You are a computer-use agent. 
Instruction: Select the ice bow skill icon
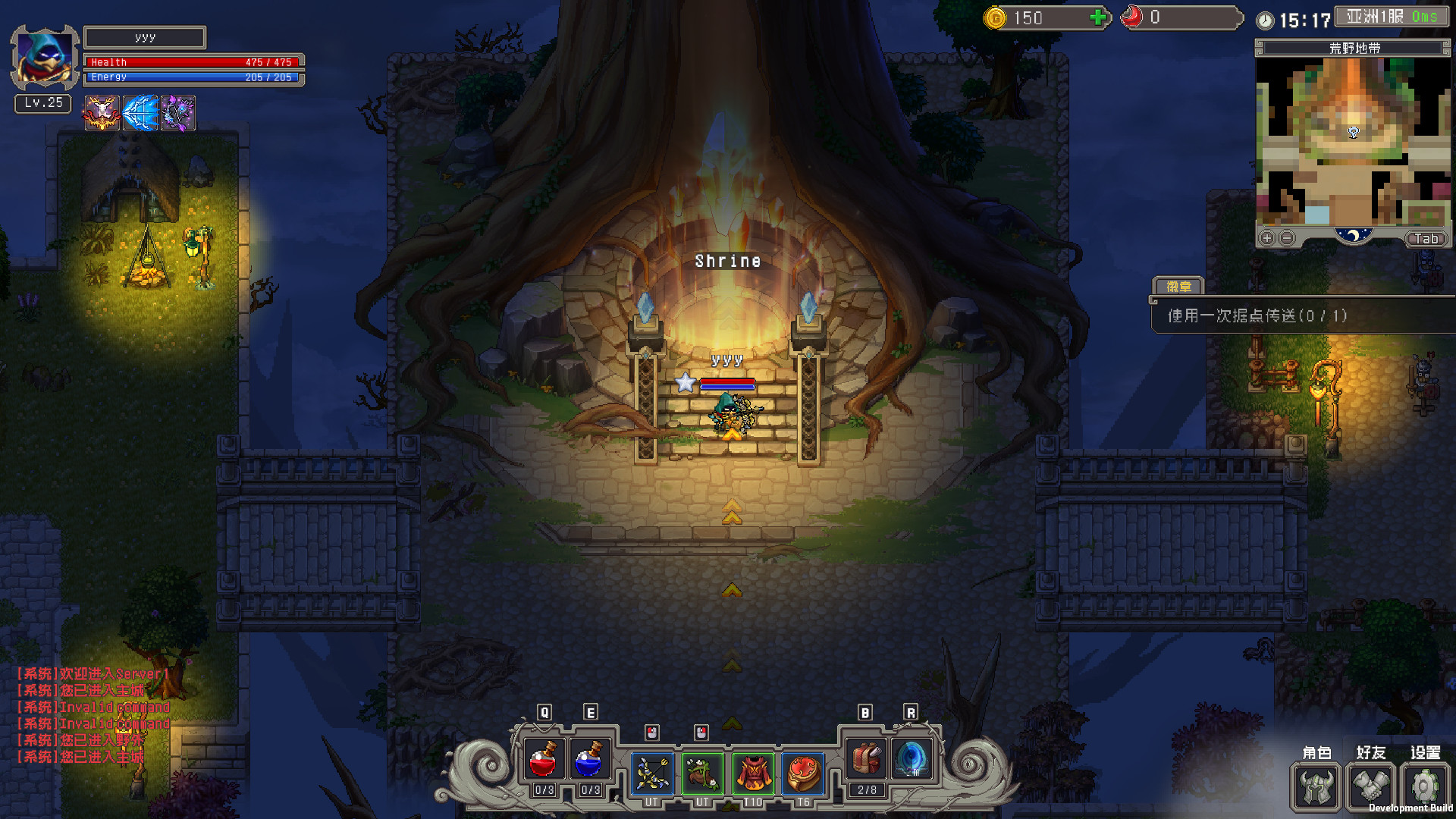click(140, 112)
